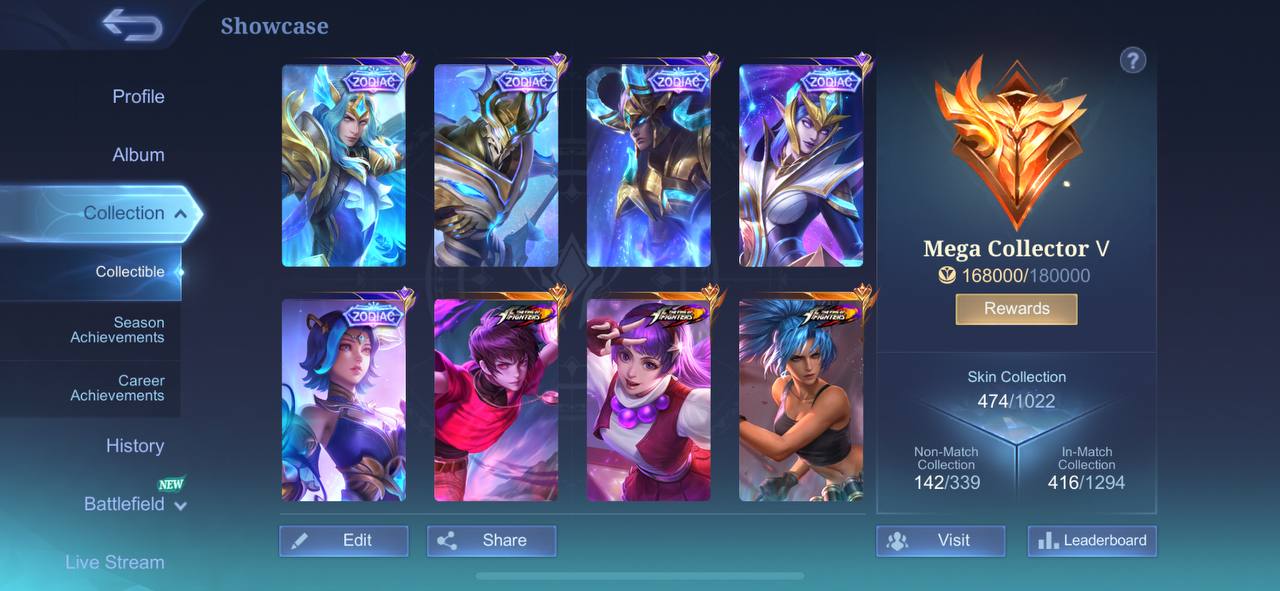1280x591 pixels.
Task: Select the purple-haired King of Fighters girl skin
Action: pyautogui.click(x=648, y=400)
